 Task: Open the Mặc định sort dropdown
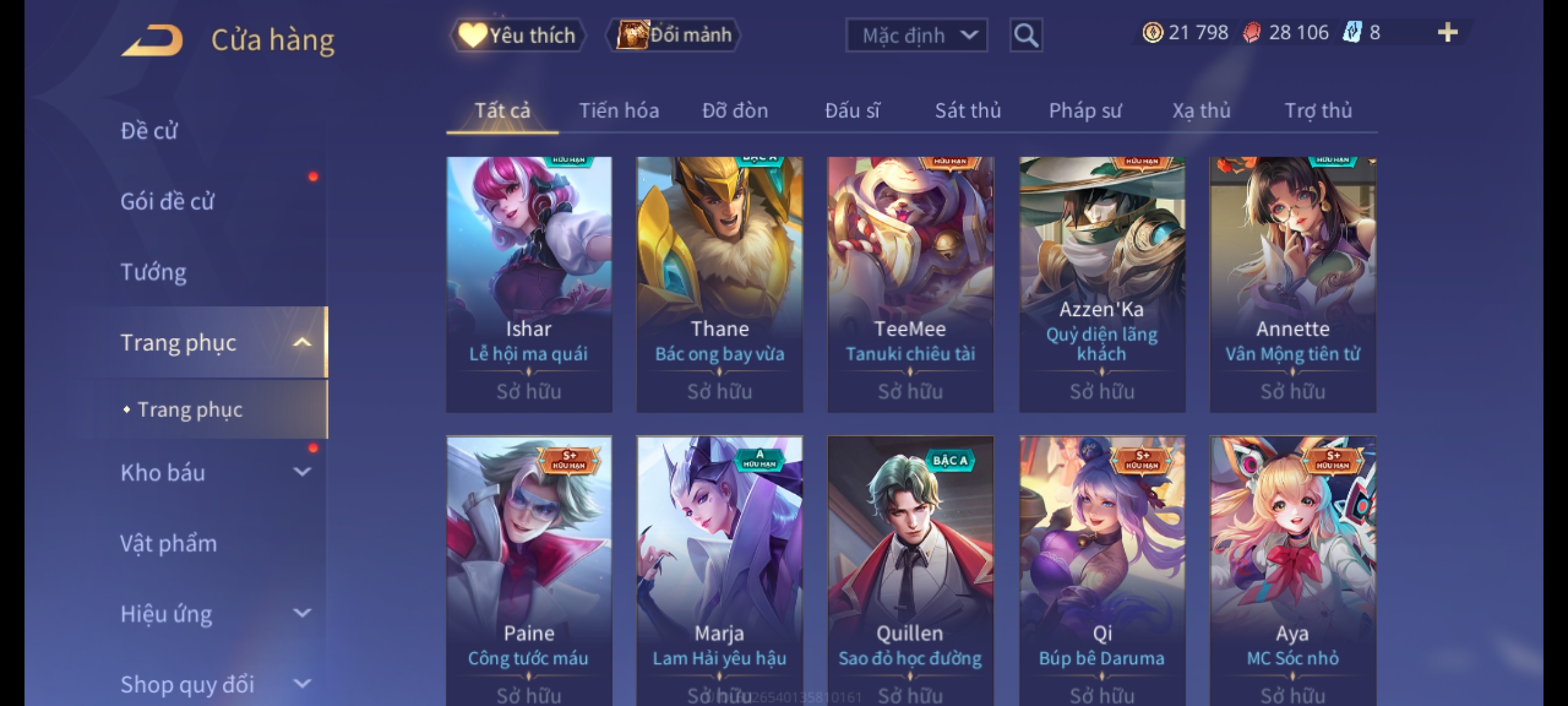point(916,35)
